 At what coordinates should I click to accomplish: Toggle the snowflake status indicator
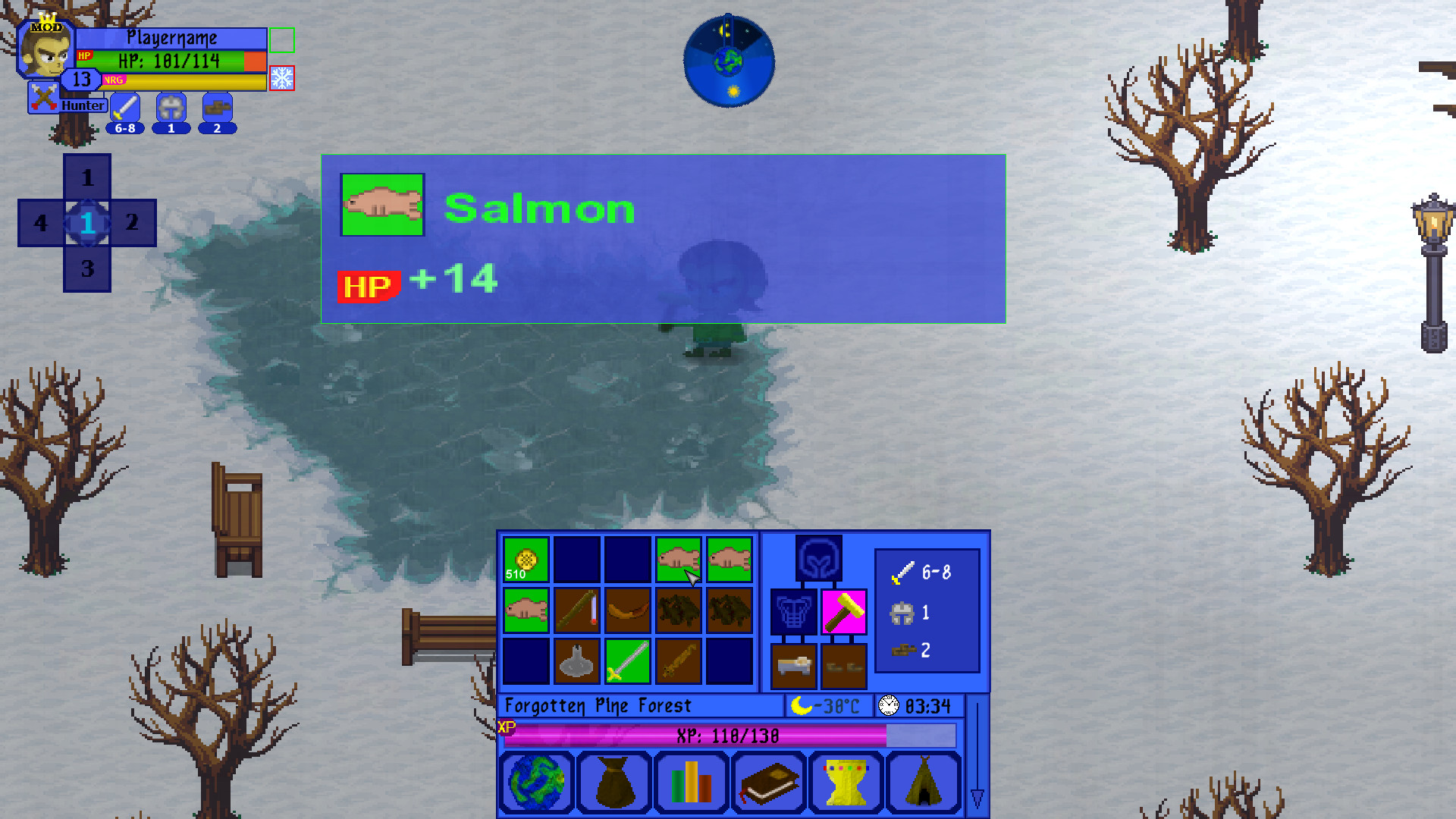tap(284, 77)
